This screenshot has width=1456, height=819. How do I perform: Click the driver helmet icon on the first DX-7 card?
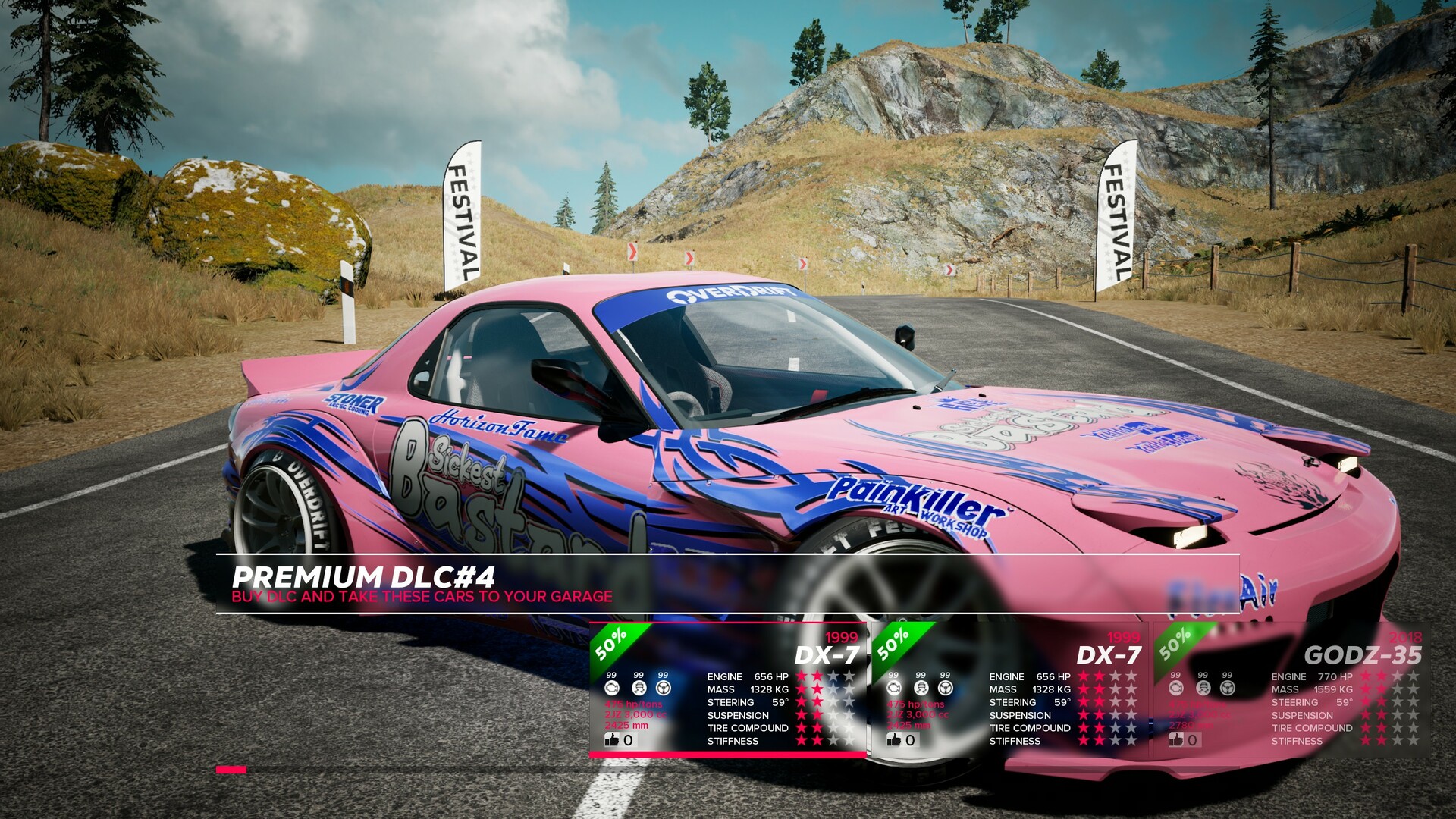(639, 687)
